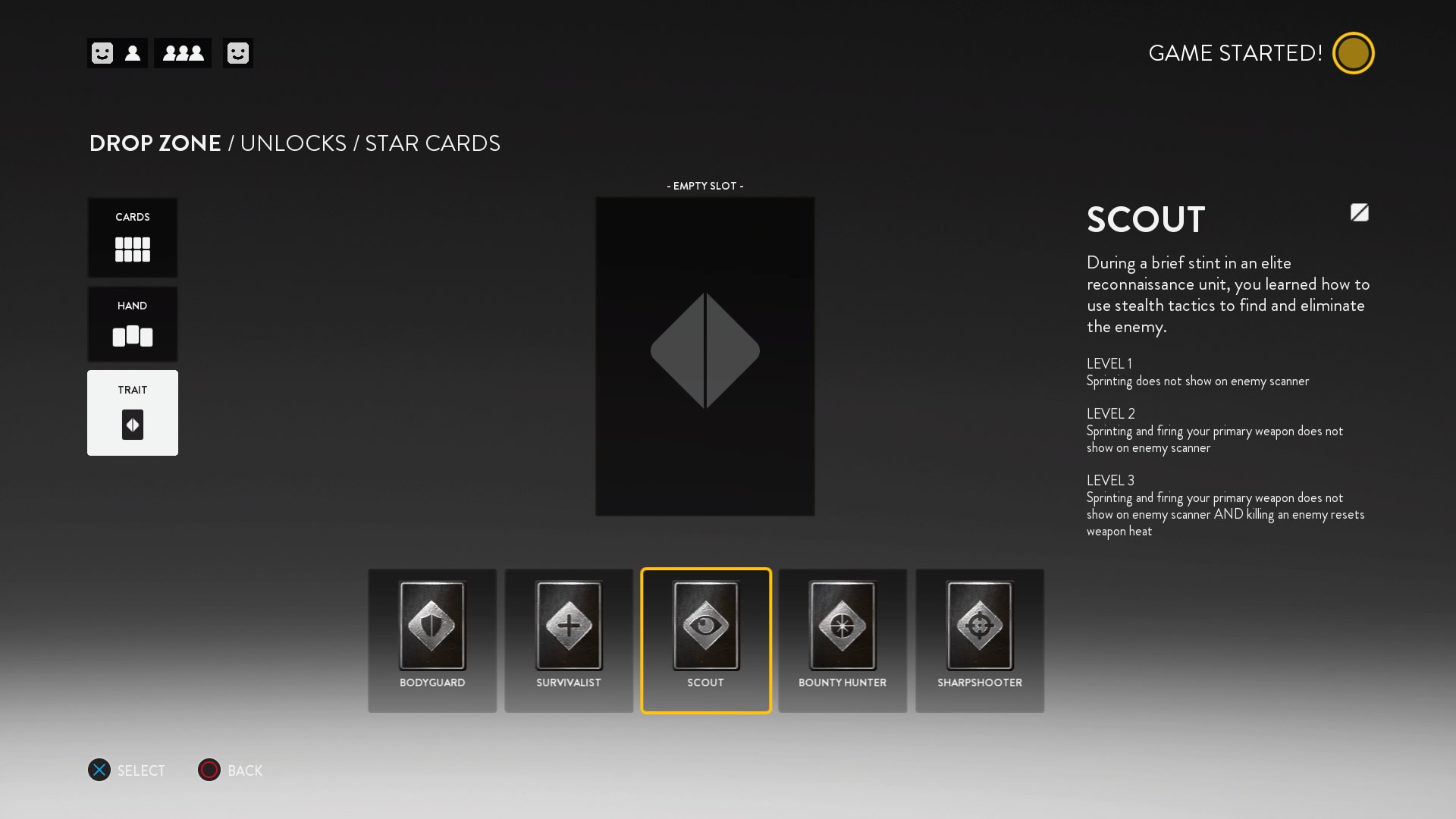Select the Survivalist trait card
The width and height of the screenshot is (1456, 819).
(x=569, y=641)
